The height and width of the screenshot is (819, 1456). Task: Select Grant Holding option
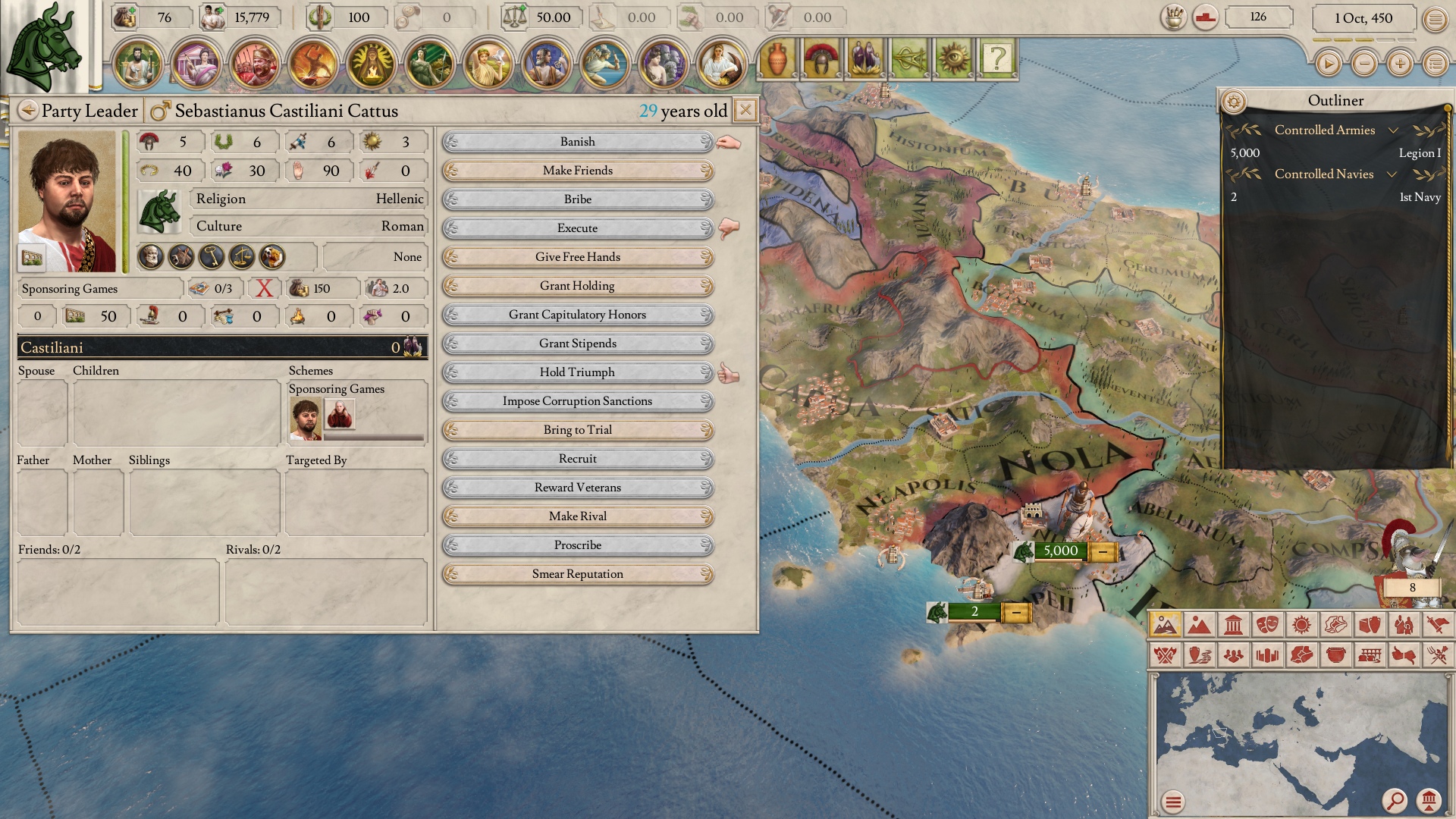[x=577, y=286]
